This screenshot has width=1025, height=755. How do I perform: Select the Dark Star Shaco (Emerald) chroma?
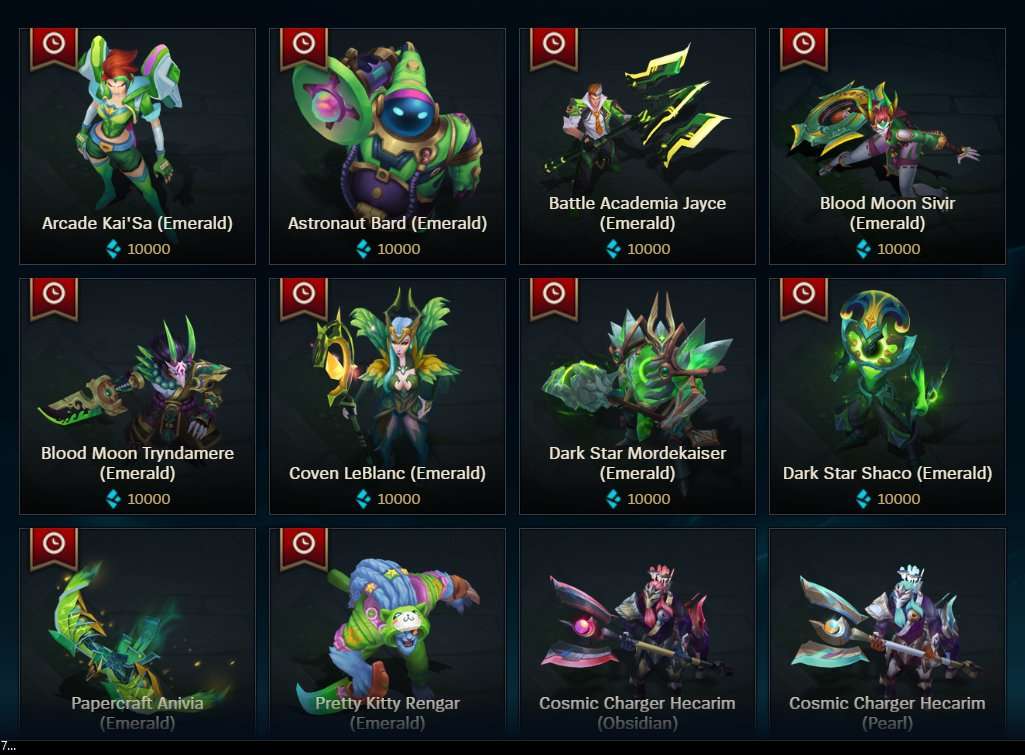tap(887, 396)
